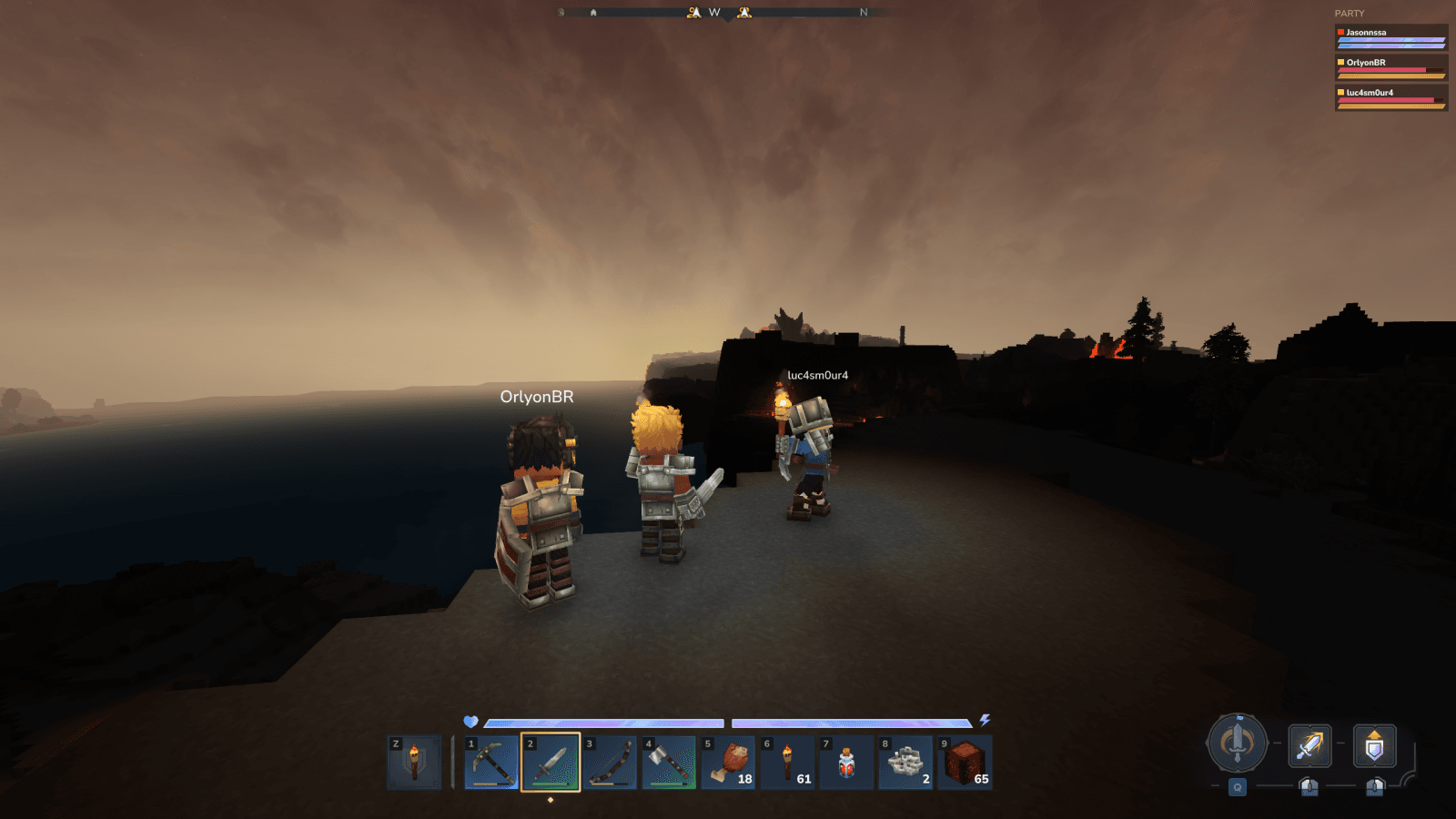This screenshot has width=1456, height=819.
Task: Click the floating OrlyonBR player nametag
Action: coord(537,398)
